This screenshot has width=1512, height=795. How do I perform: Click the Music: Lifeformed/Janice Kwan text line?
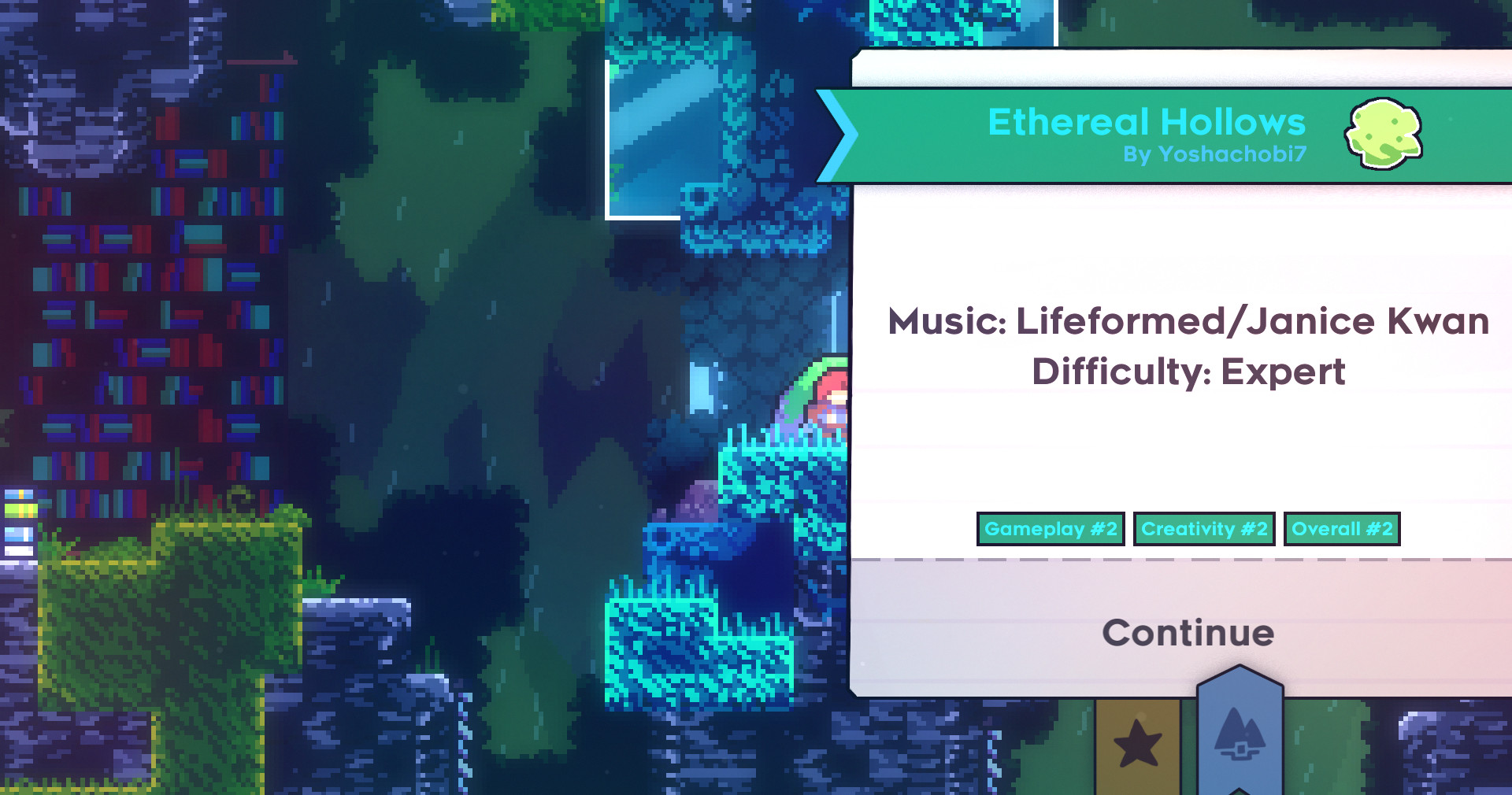click(x=1188, y=321)
